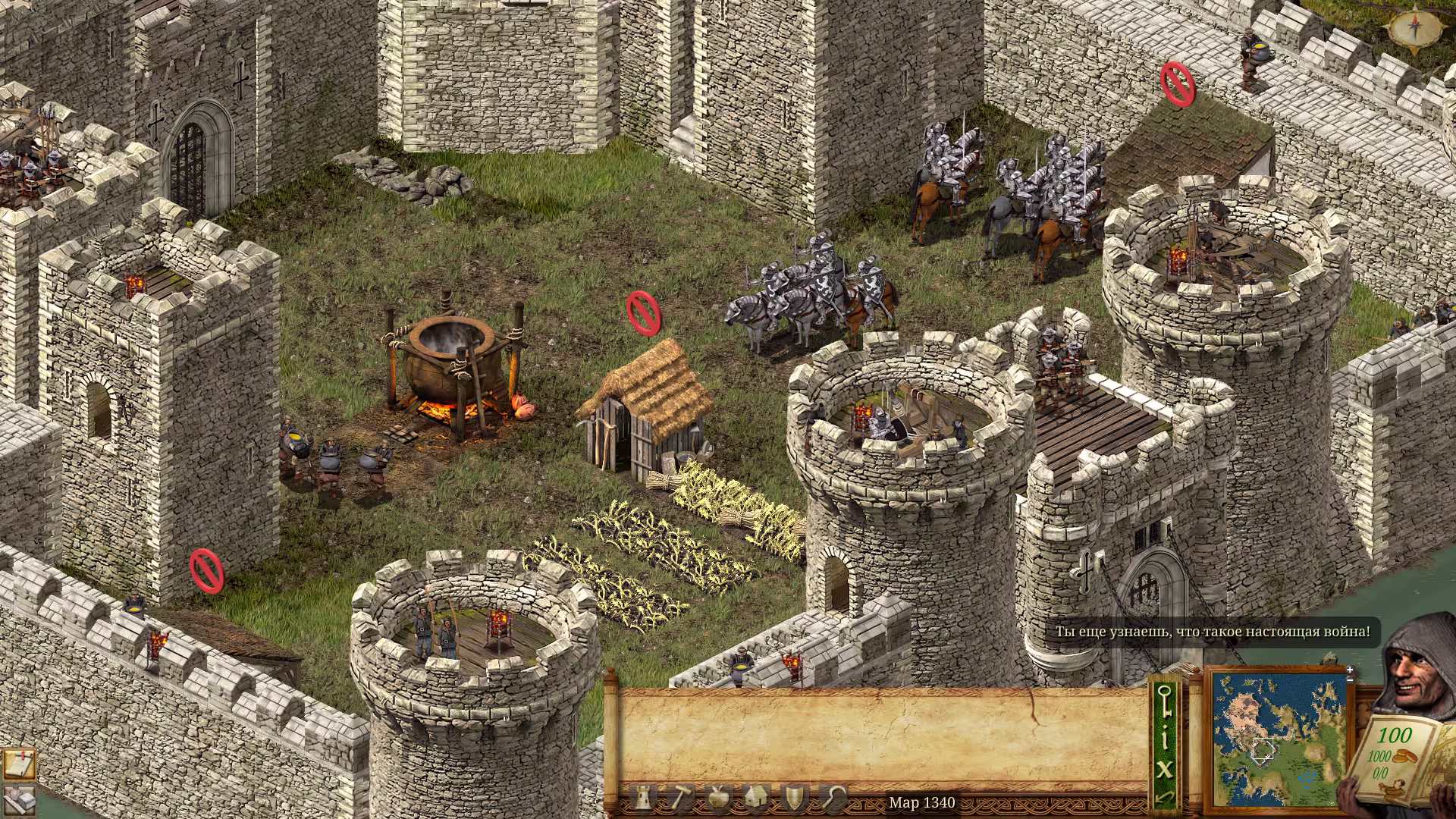Open the sickle food processing category
The width and height of the screenshot is (1456, 819).
[x=833, y=798]
